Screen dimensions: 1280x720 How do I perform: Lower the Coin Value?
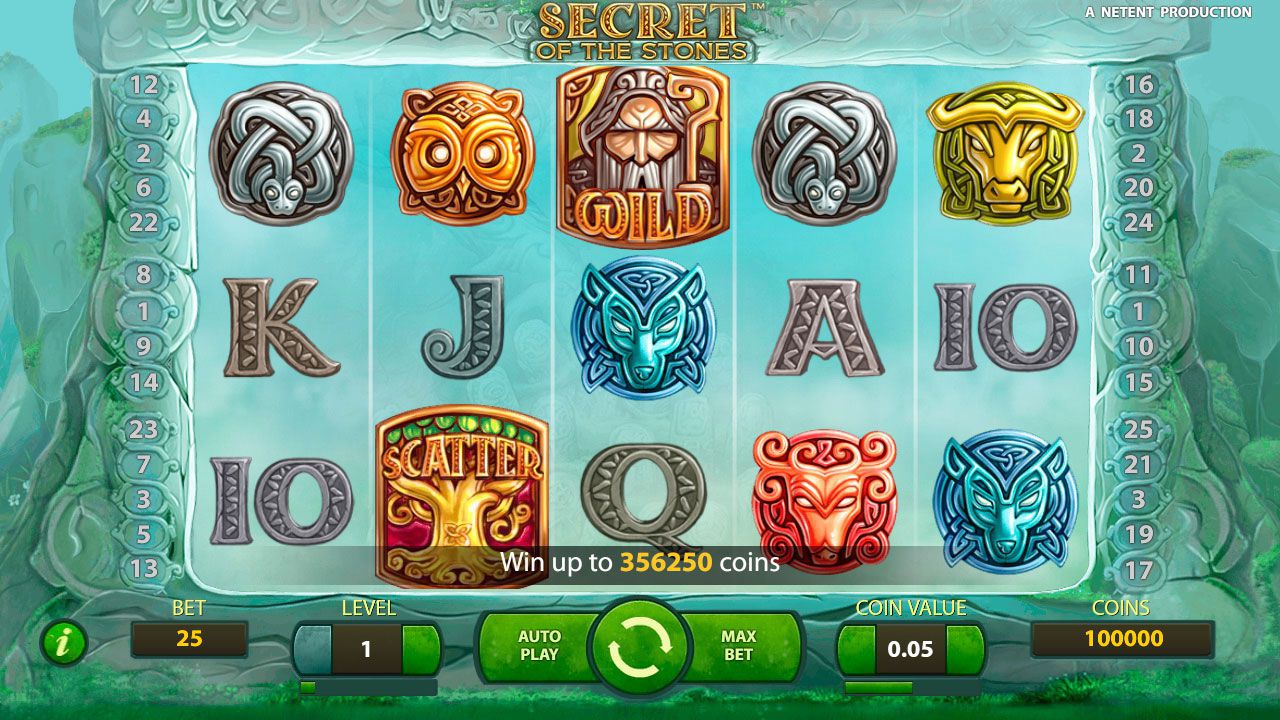point(857,649)
